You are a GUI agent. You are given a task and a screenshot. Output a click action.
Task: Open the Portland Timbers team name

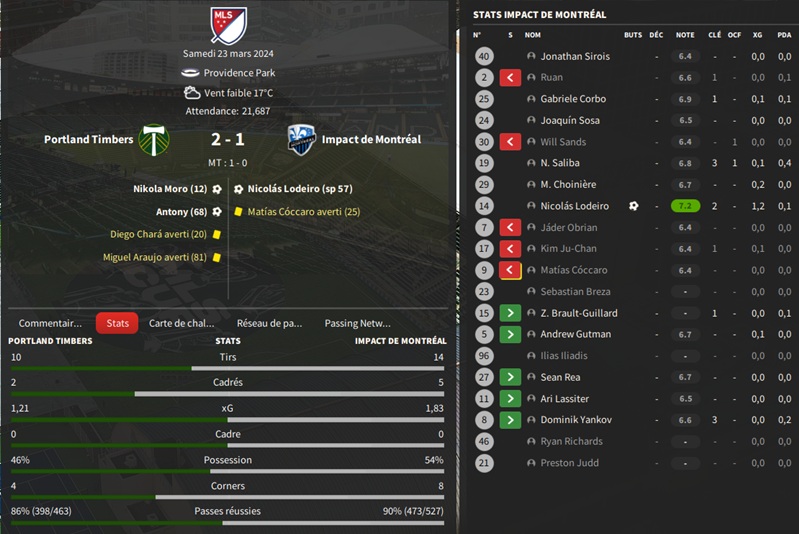(88, 139)
